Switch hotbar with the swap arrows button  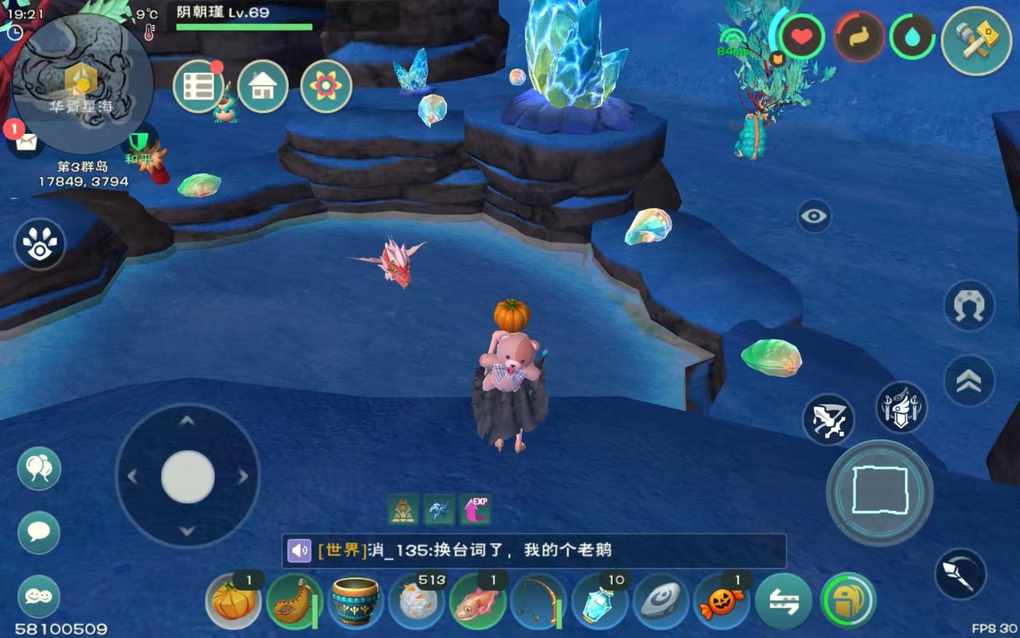783,601
